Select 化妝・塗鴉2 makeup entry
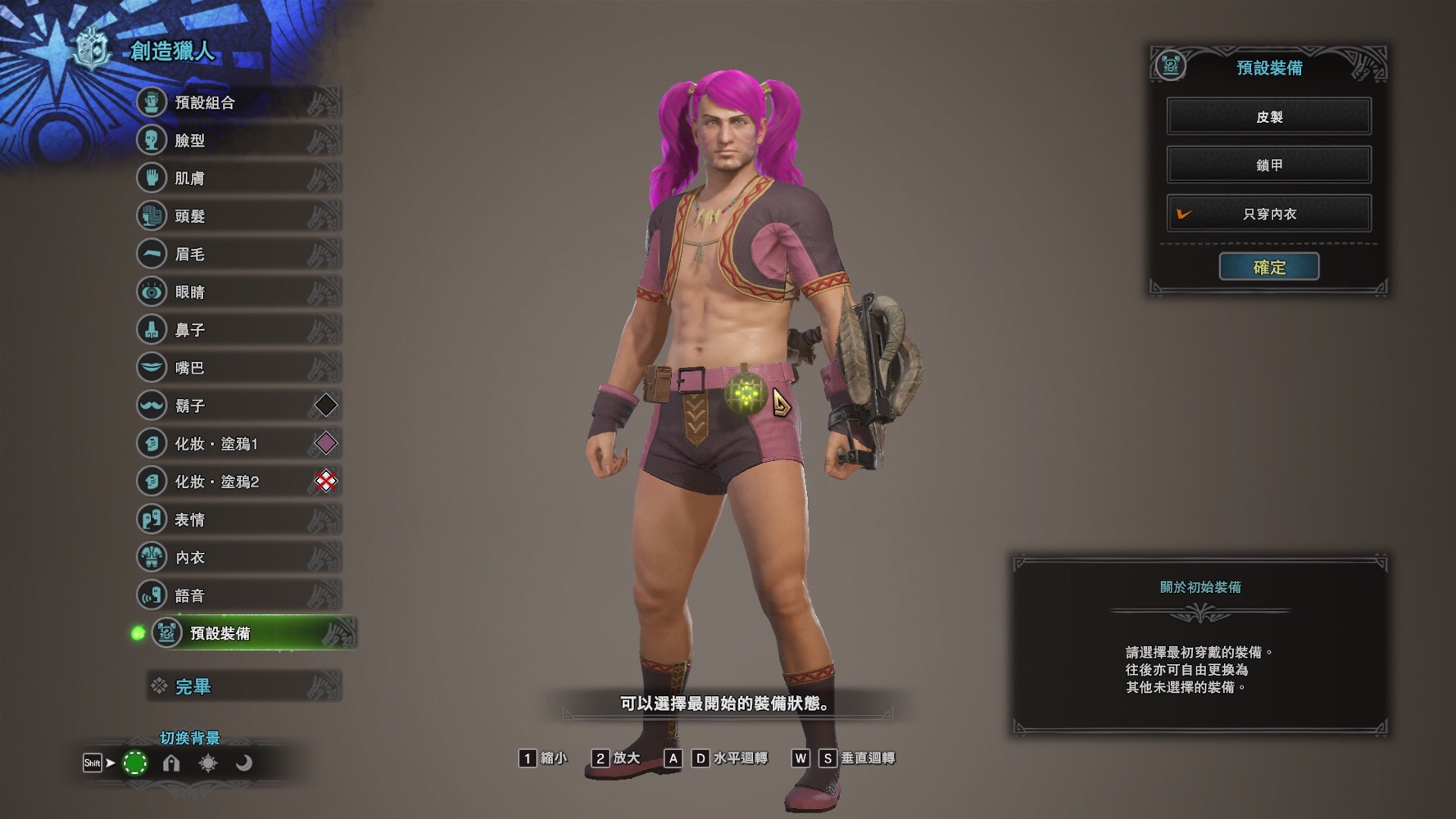This screenshot has height=819, width=1456. [238, 482]
